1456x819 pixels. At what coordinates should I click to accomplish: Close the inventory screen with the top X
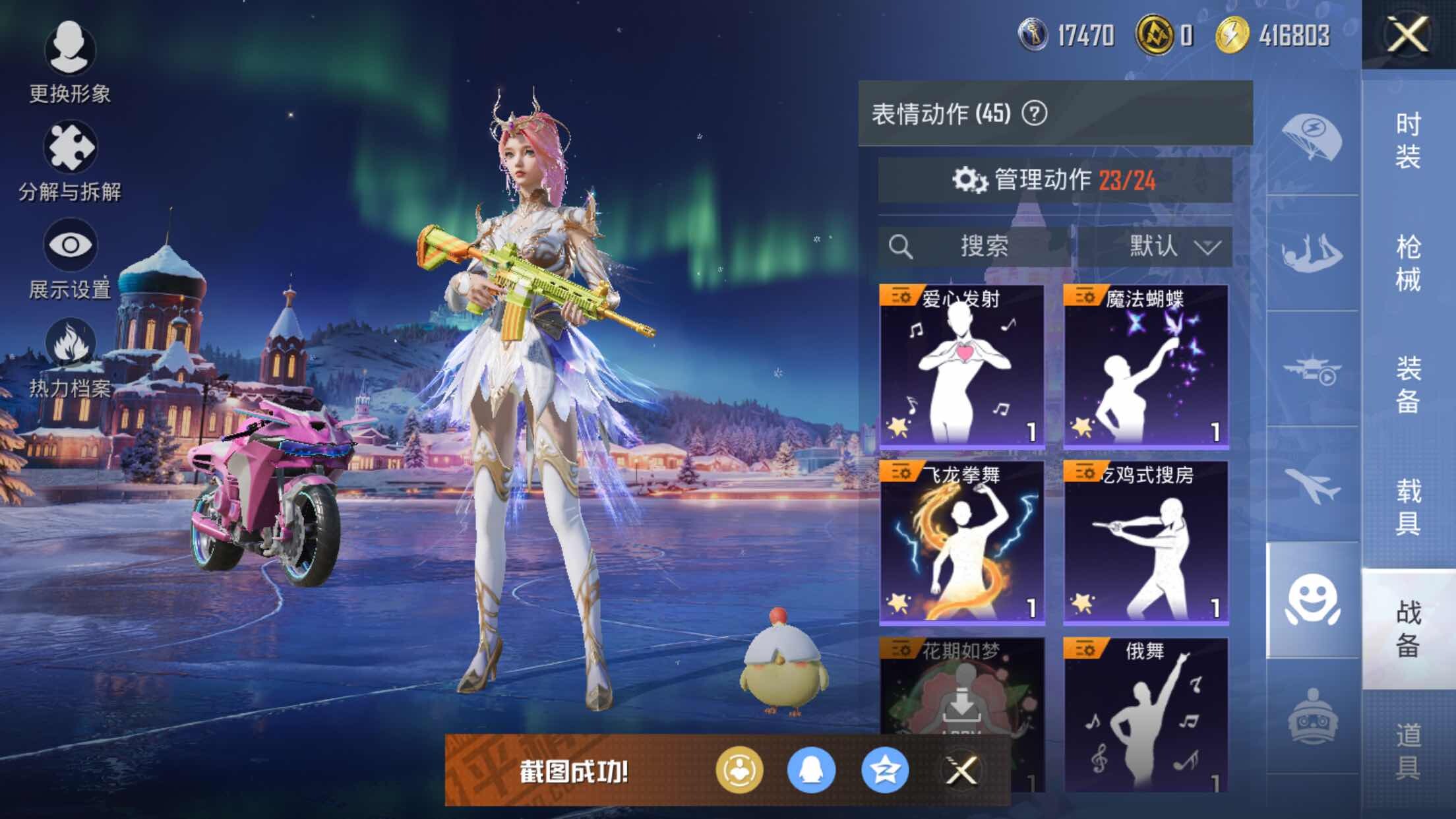(1407, 34)
